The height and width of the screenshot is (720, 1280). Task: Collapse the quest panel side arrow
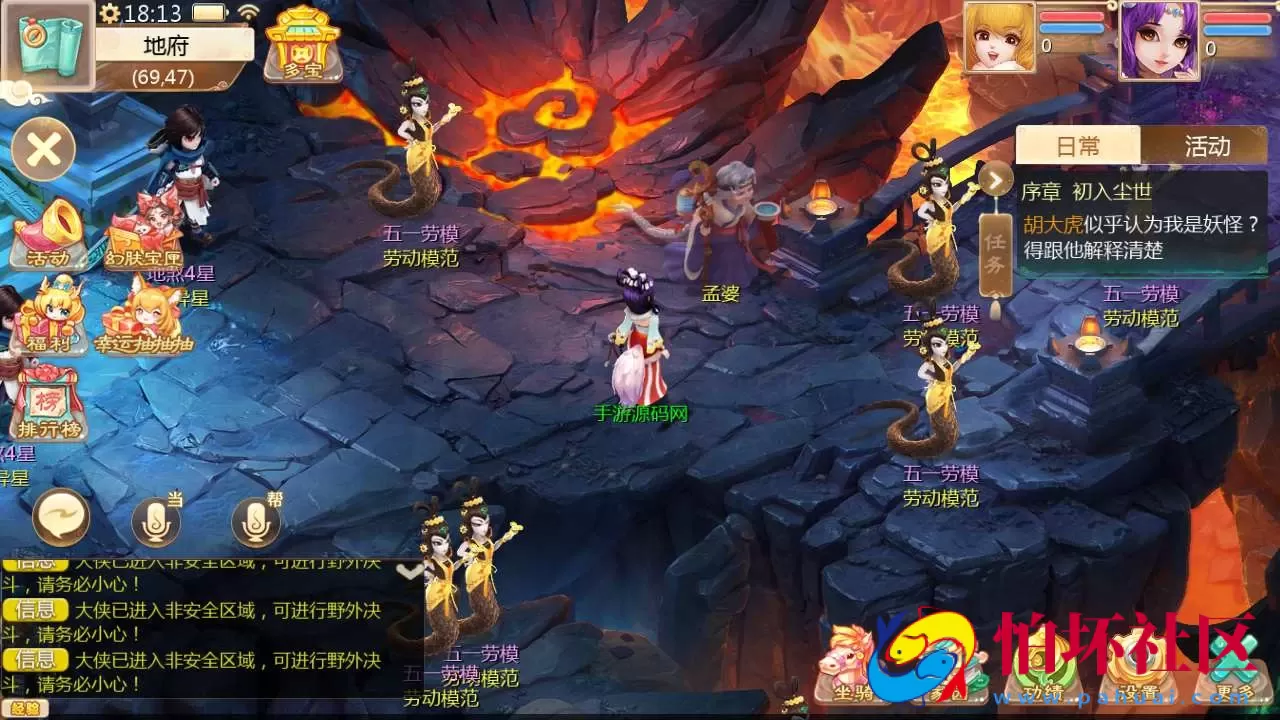point(995,180)
